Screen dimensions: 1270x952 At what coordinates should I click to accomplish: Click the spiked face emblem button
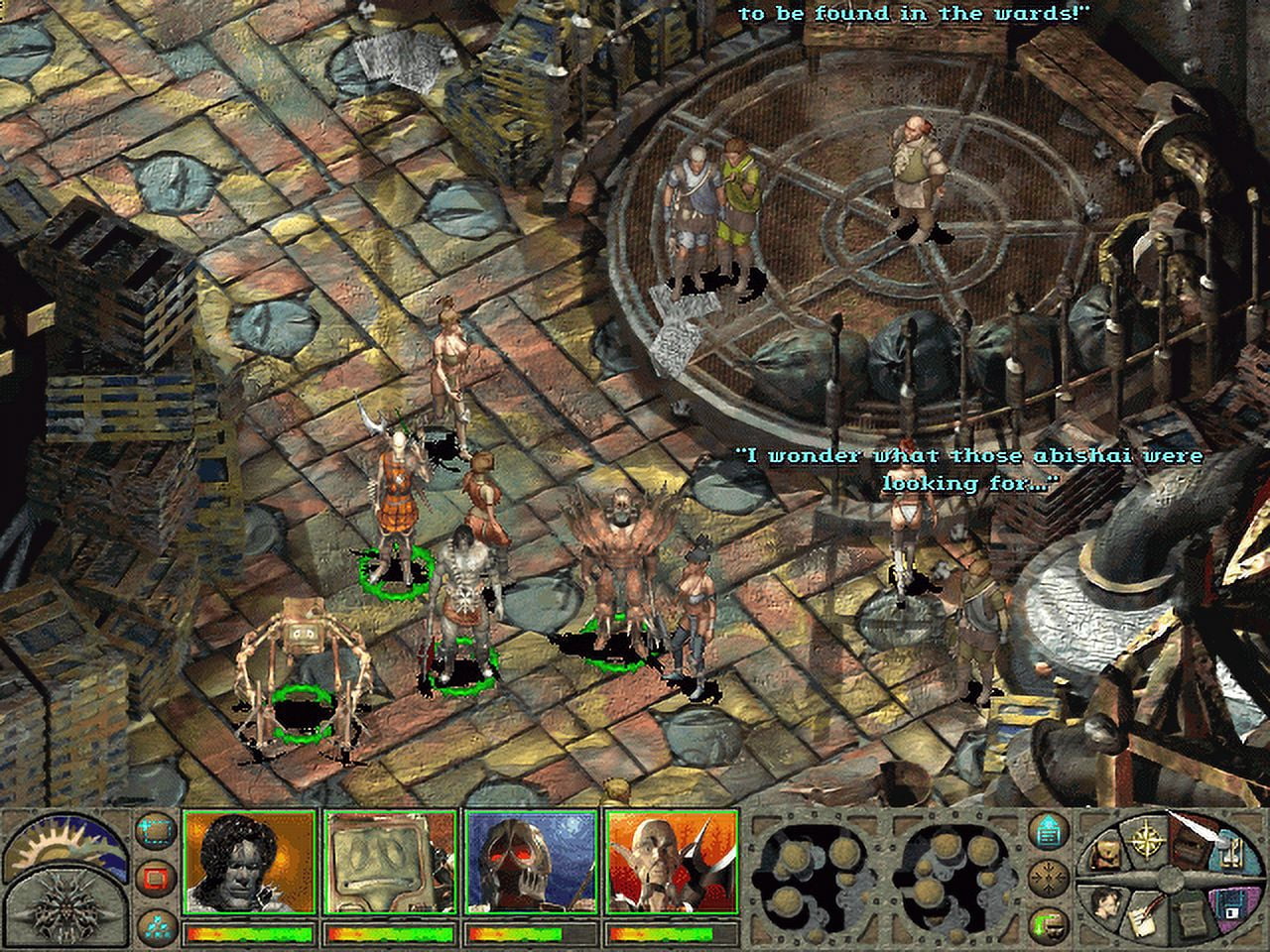point(63,907)
